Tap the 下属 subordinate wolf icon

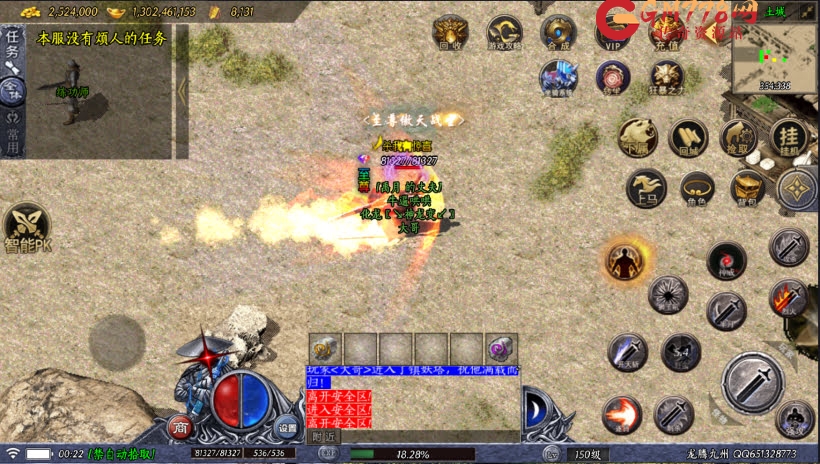click(x=637, y=138)
